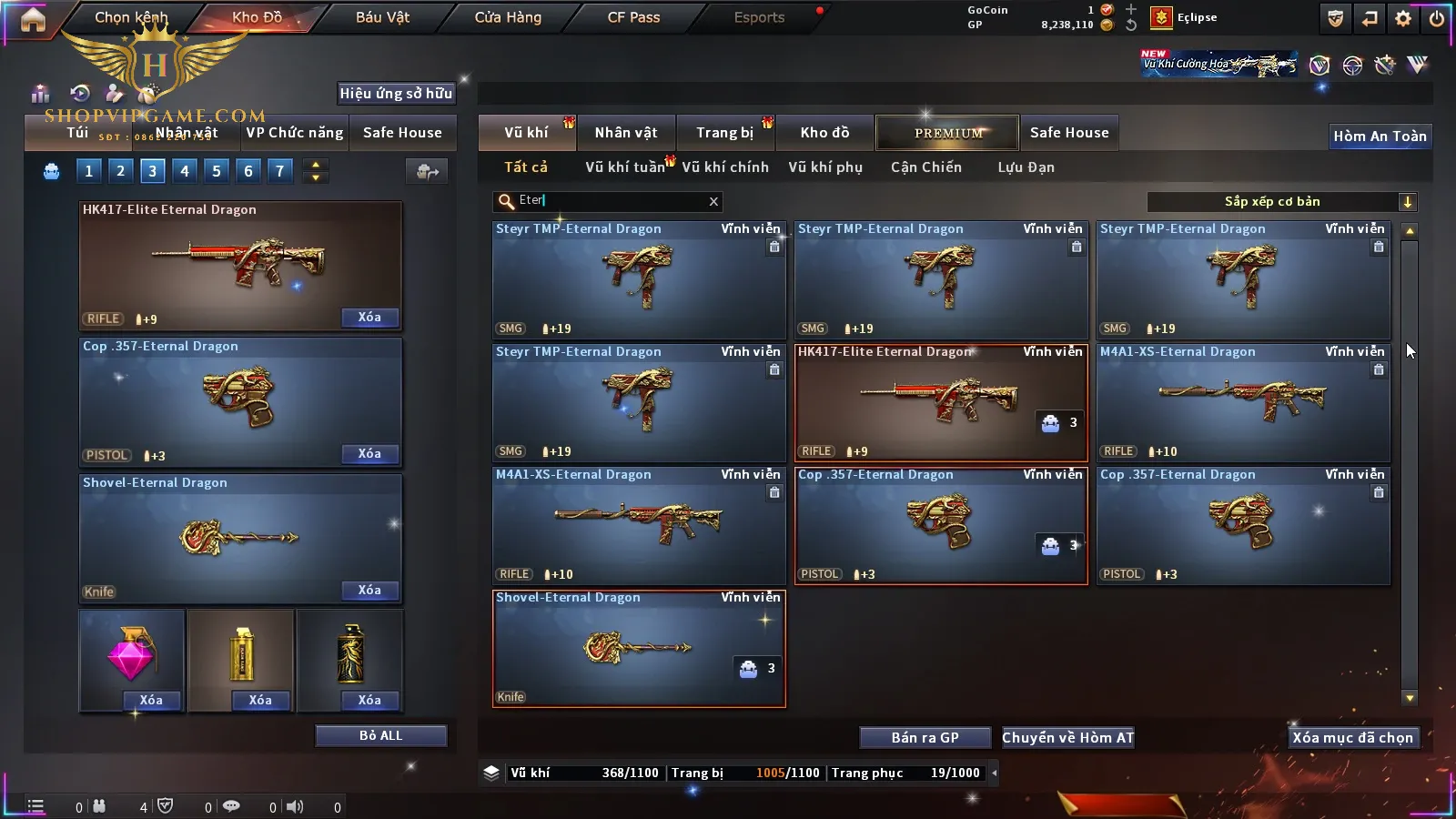The width and height of the screenshot is (1456, 819).
Task: Select the PREMIUM tab
Action: [947, 133]
